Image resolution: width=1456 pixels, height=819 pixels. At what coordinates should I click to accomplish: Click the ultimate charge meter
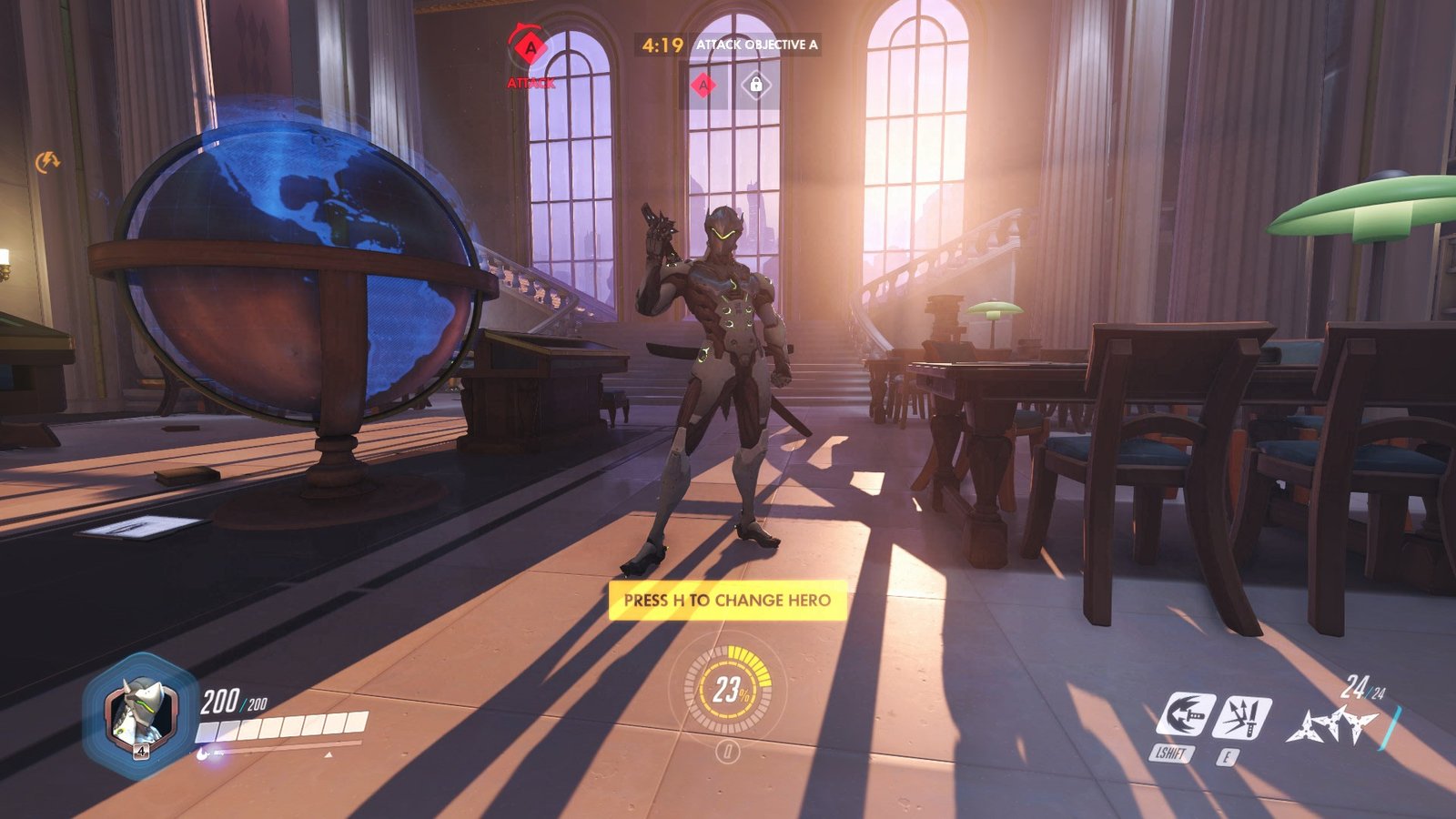(727, 690)
